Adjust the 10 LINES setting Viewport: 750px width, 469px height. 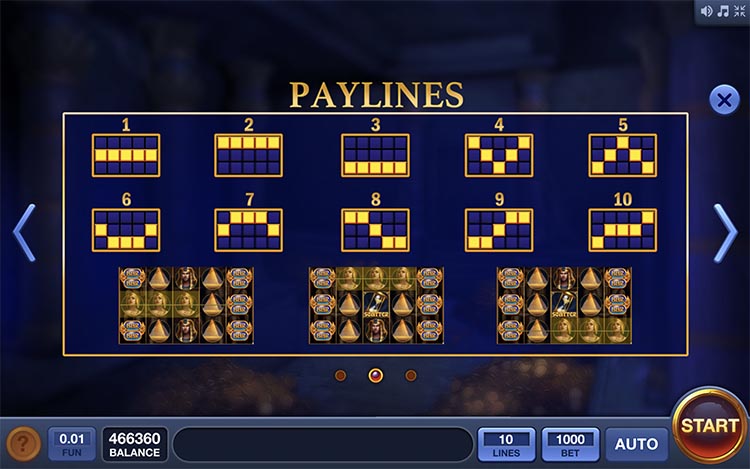point(506,444)
